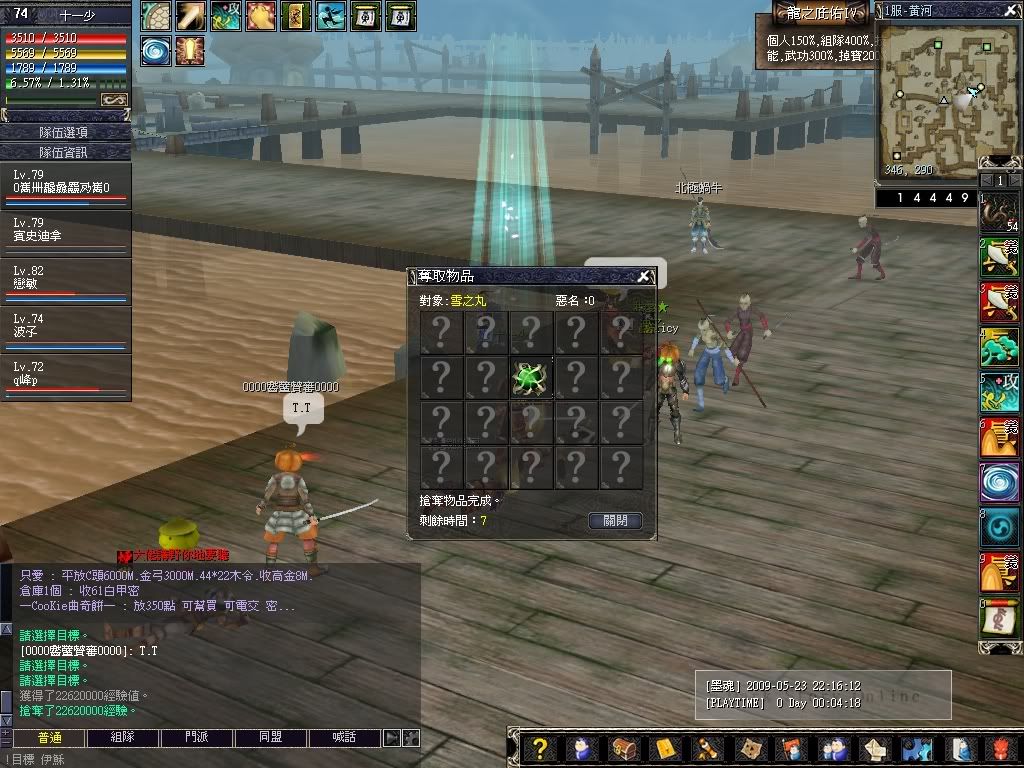Close the 奪取物品 loot window
This screenshot has height=768, width=1024.
[644, 277]
